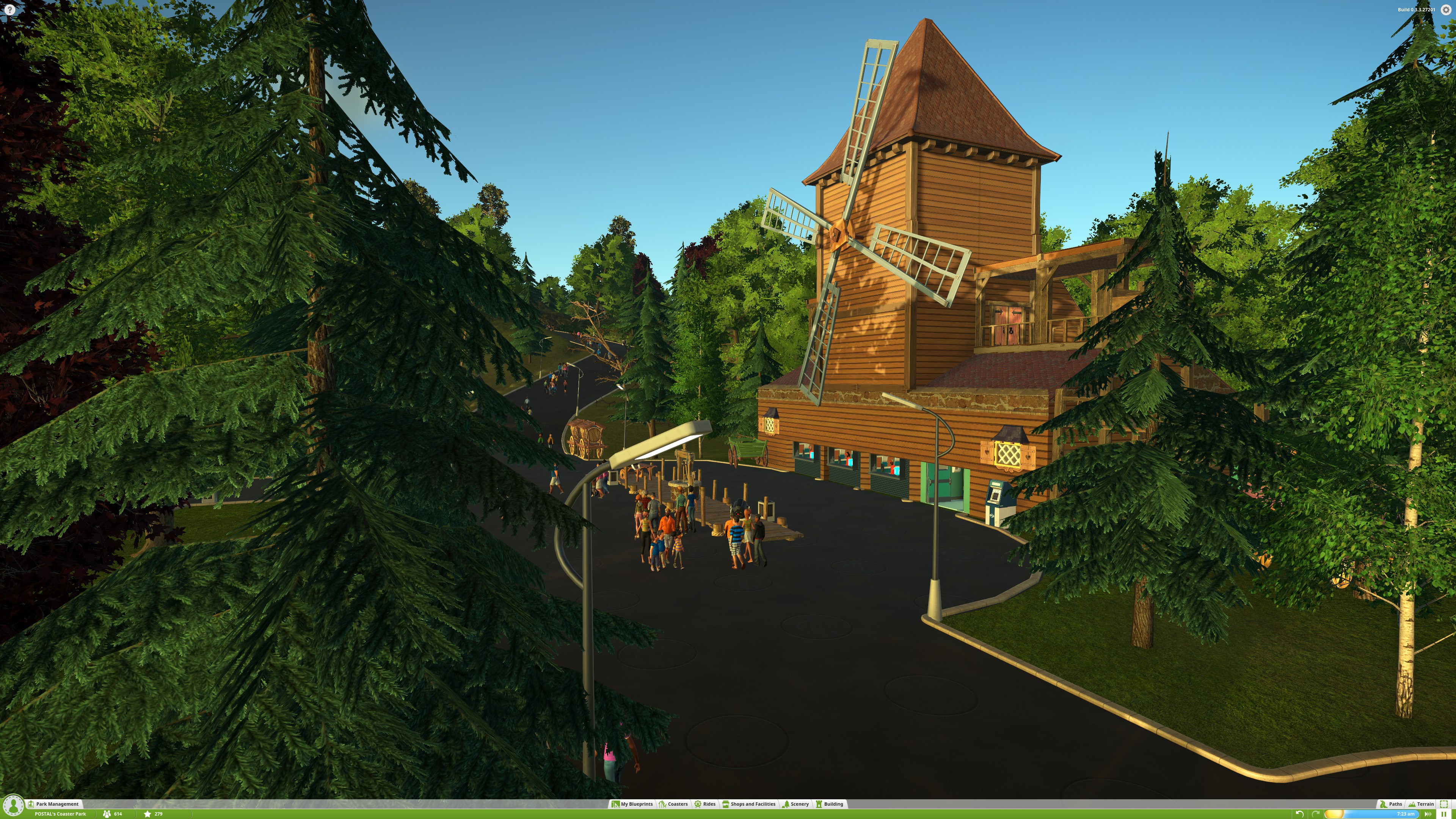Click the POSTAL's Coaster Park name
Screen dimensions: 1456x819
coord(61,814)
